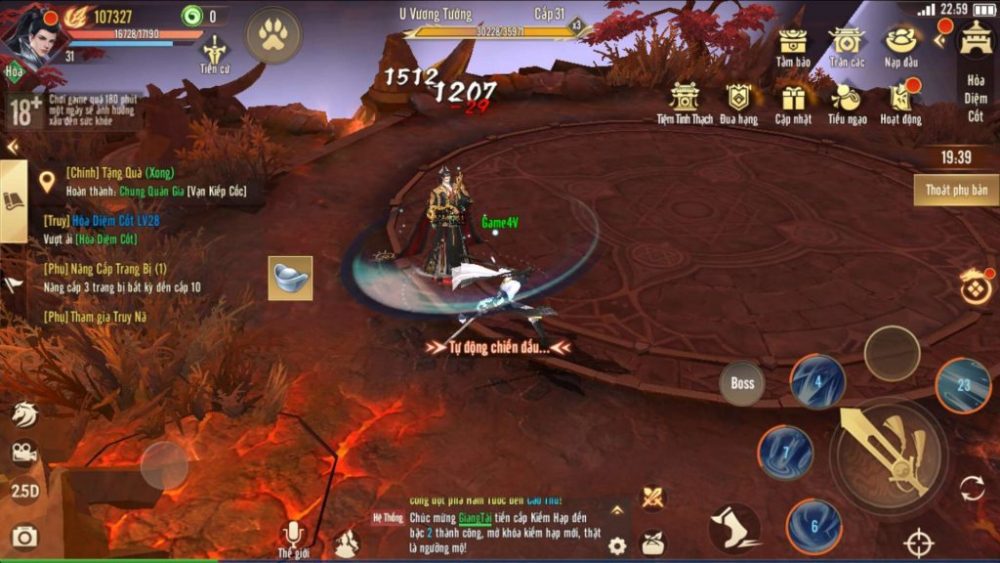The height and width of the screenshot is (563, 1000).
Task: Open Tiệm Tinh Thạch store
Action: pyautogui.click(x=685, y=102)
